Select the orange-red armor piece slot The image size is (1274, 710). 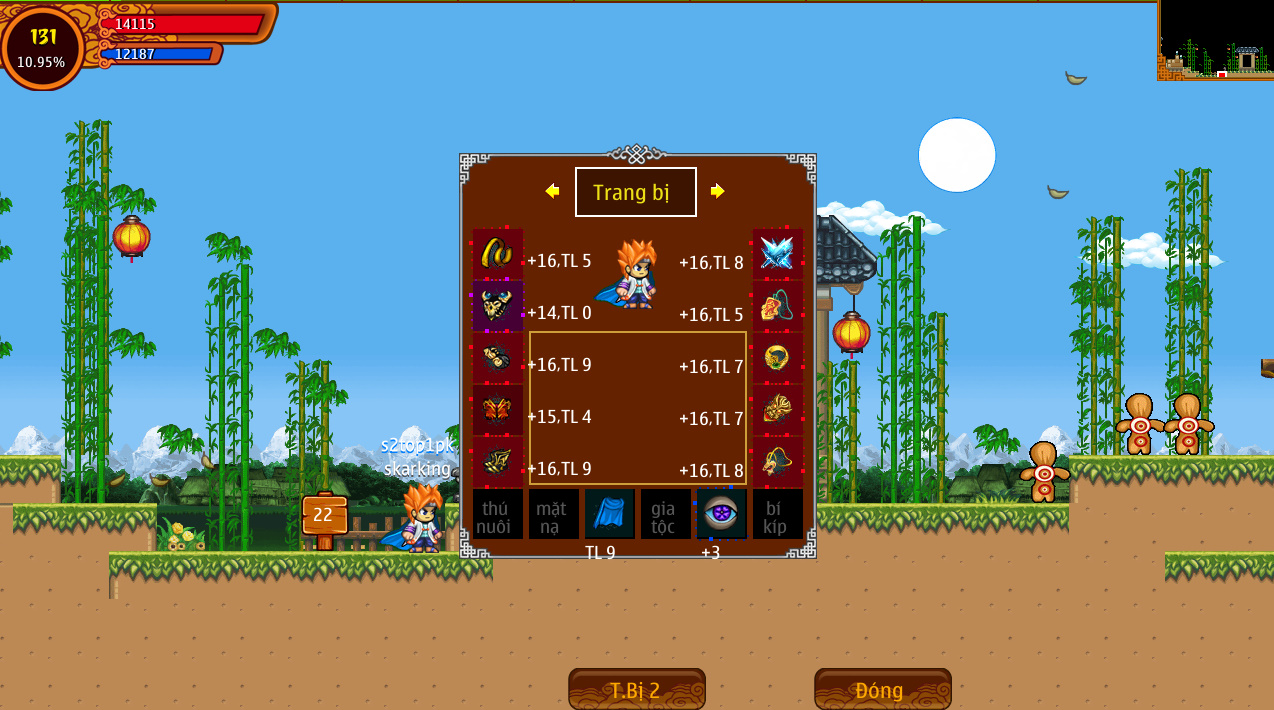pyautogui.click(x=498, y=410)
